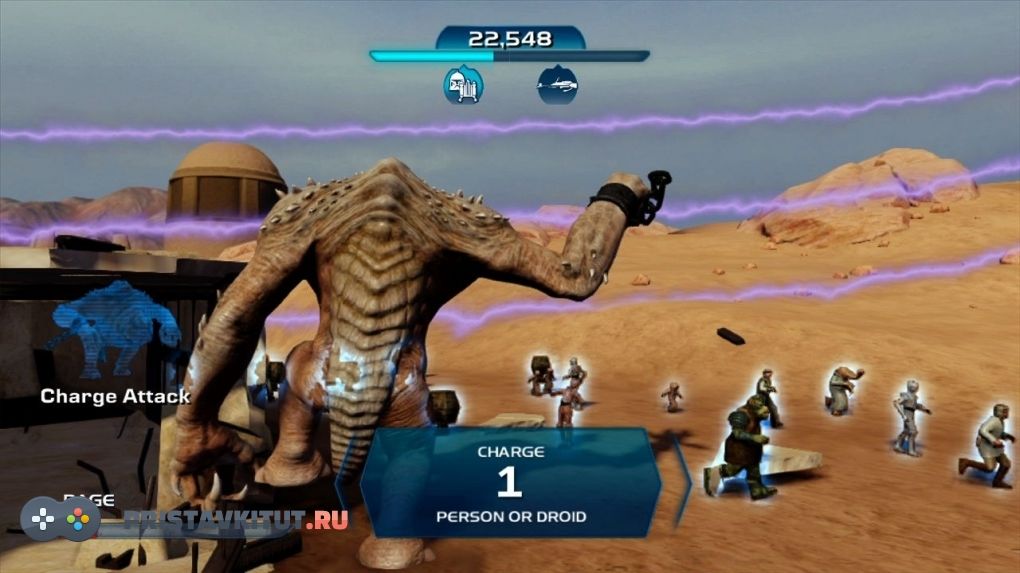1020x573 pixels.
Task: Open the Charge 1 Person or Droid objective
Action: point(510,483)
